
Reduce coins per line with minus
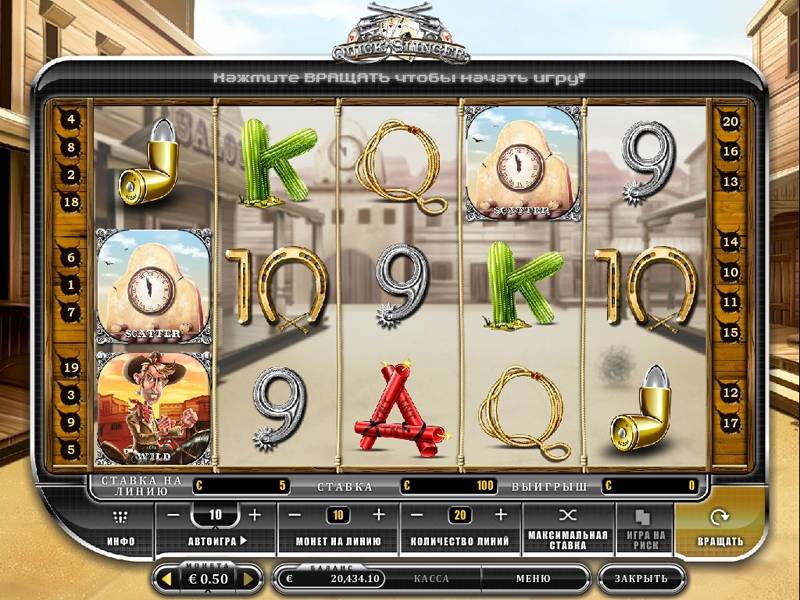pyautogui.click(x=296, y=515)
